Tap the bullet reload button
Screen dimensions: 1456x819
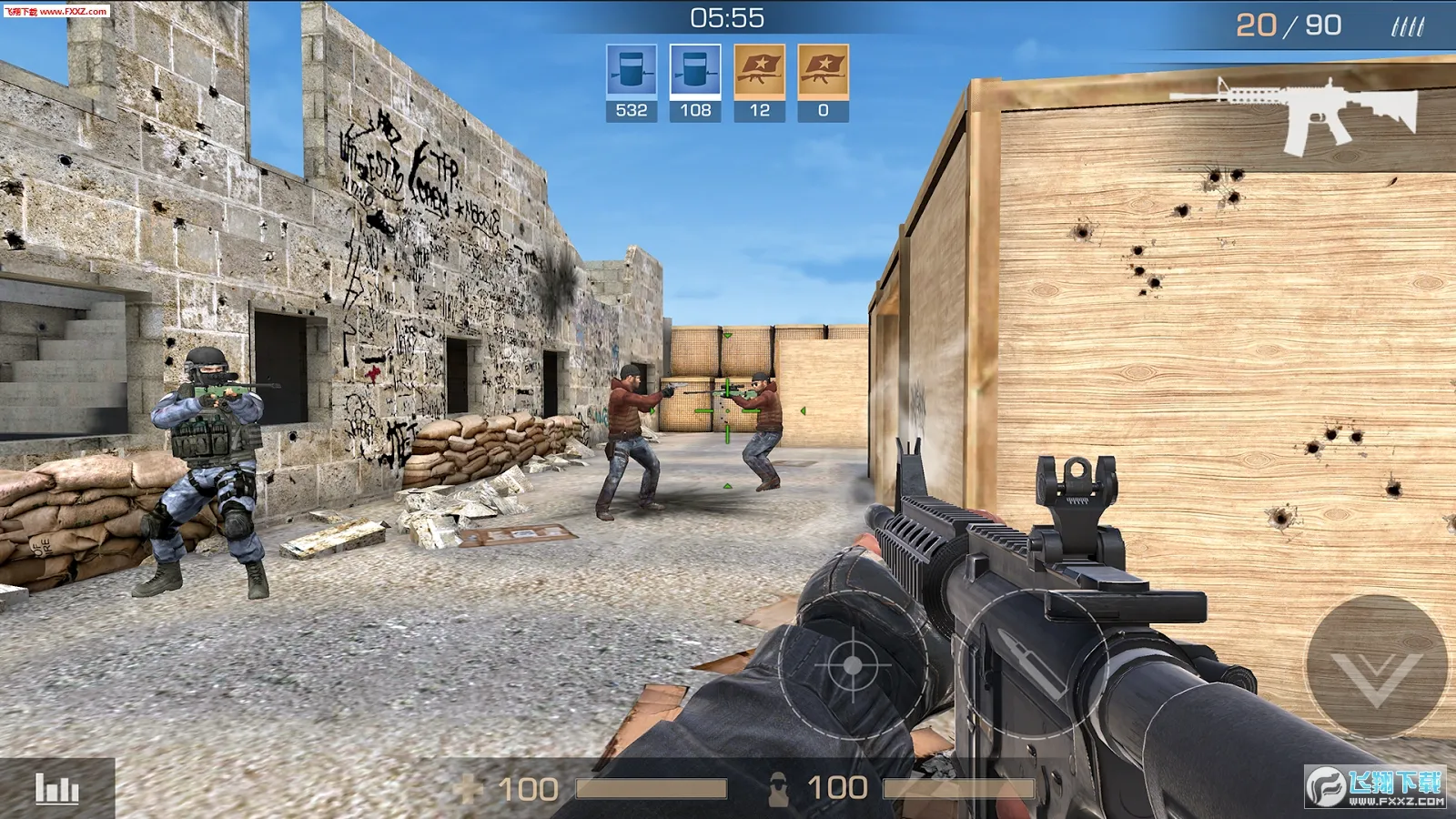click(x=1034, y=664)
